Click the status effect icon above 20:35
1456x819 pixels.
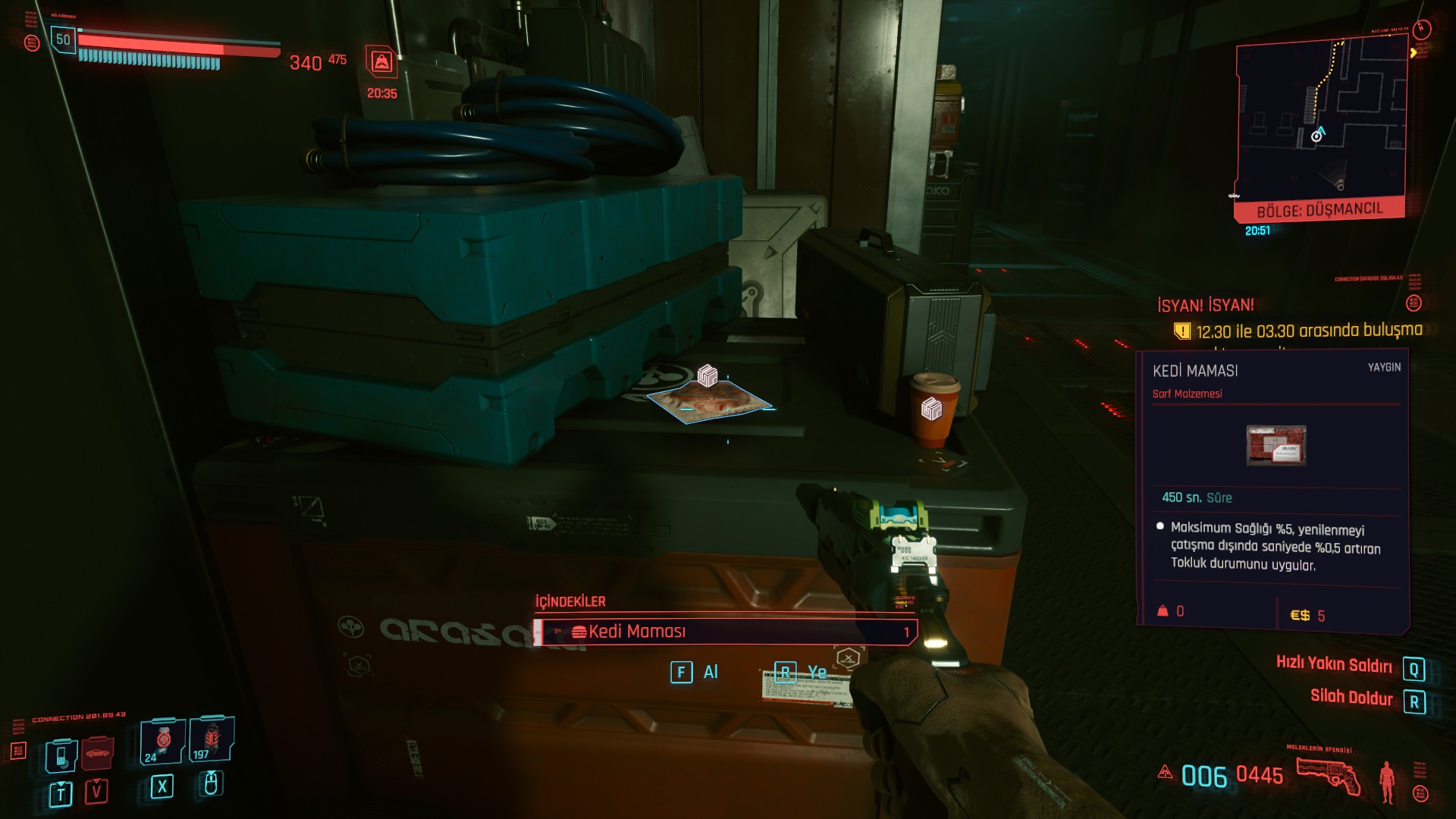(x=381, y=62)
